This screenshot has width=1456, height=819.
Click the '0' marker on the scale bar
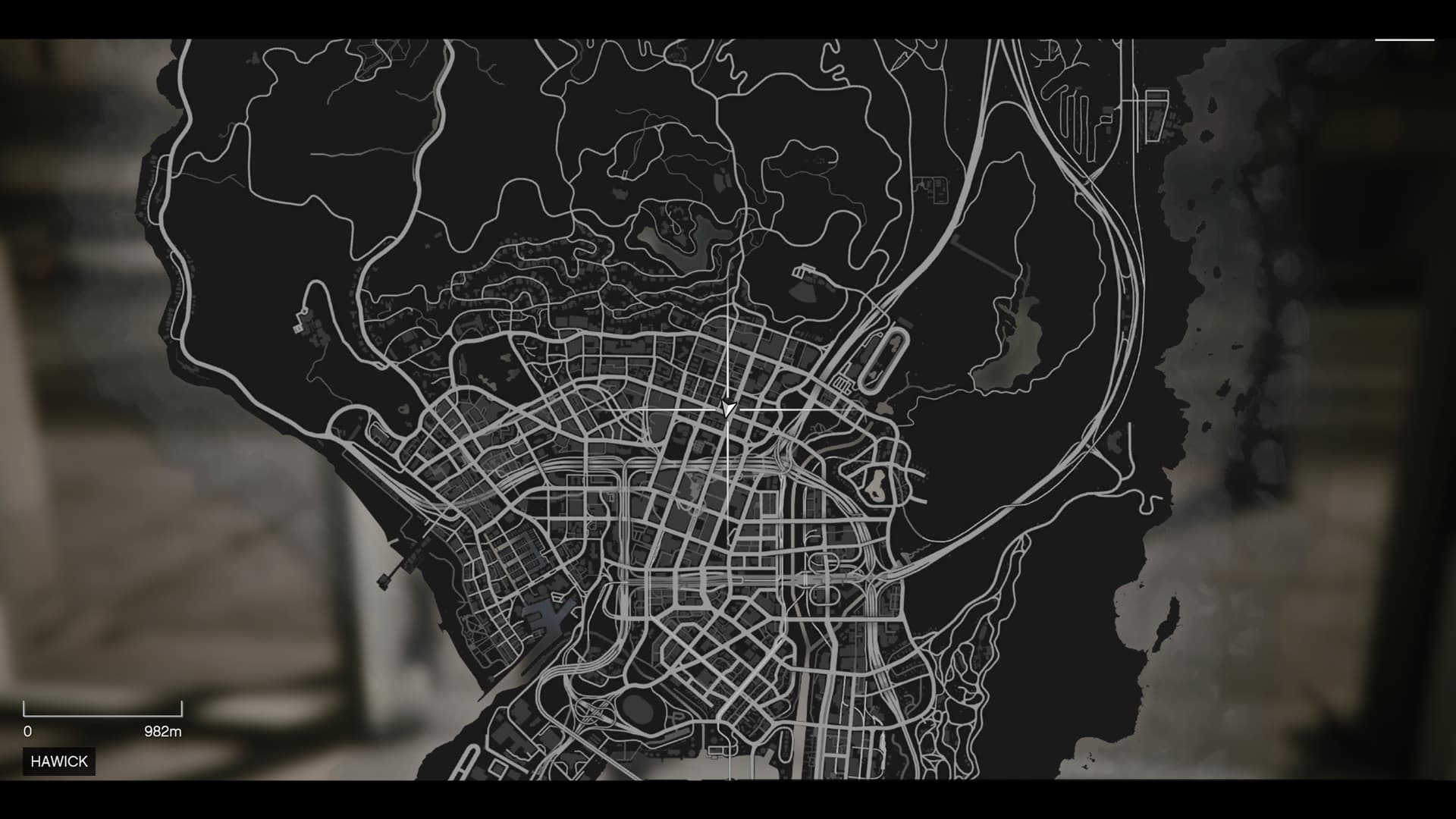(x=27, y=731)
